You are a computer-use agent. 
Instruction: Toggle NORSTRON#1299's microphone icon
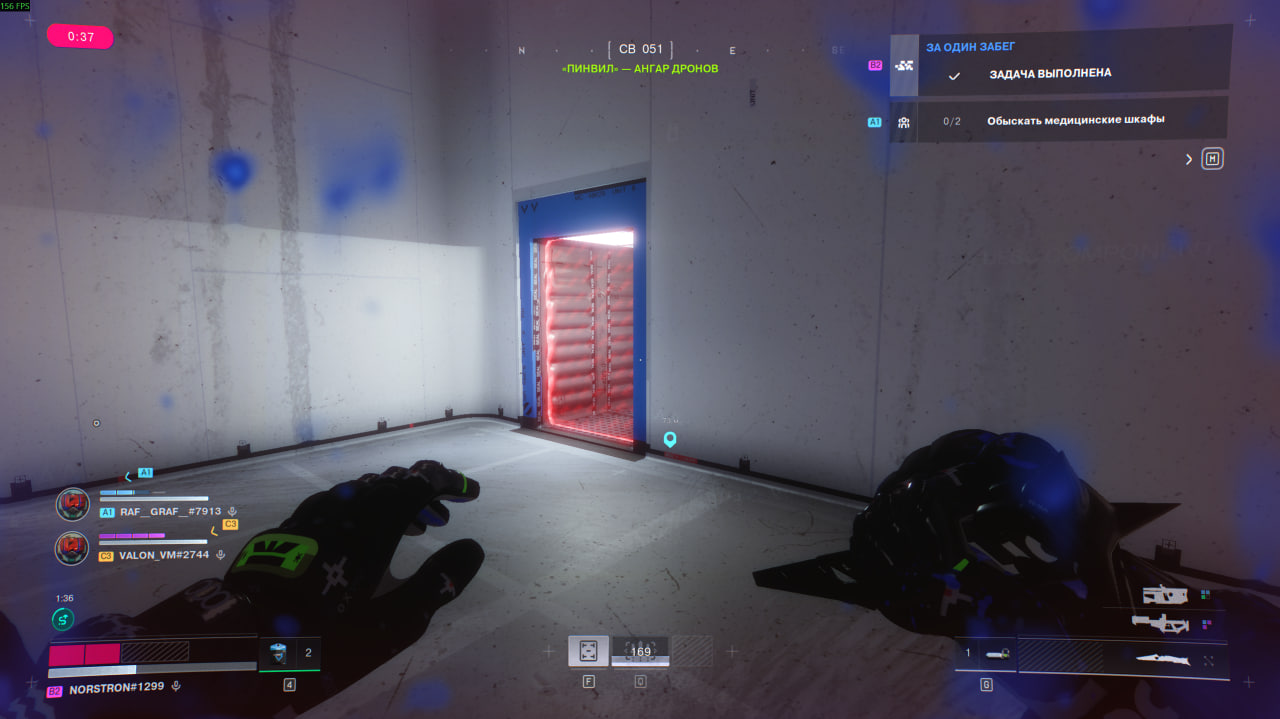[x=176, y=688]
